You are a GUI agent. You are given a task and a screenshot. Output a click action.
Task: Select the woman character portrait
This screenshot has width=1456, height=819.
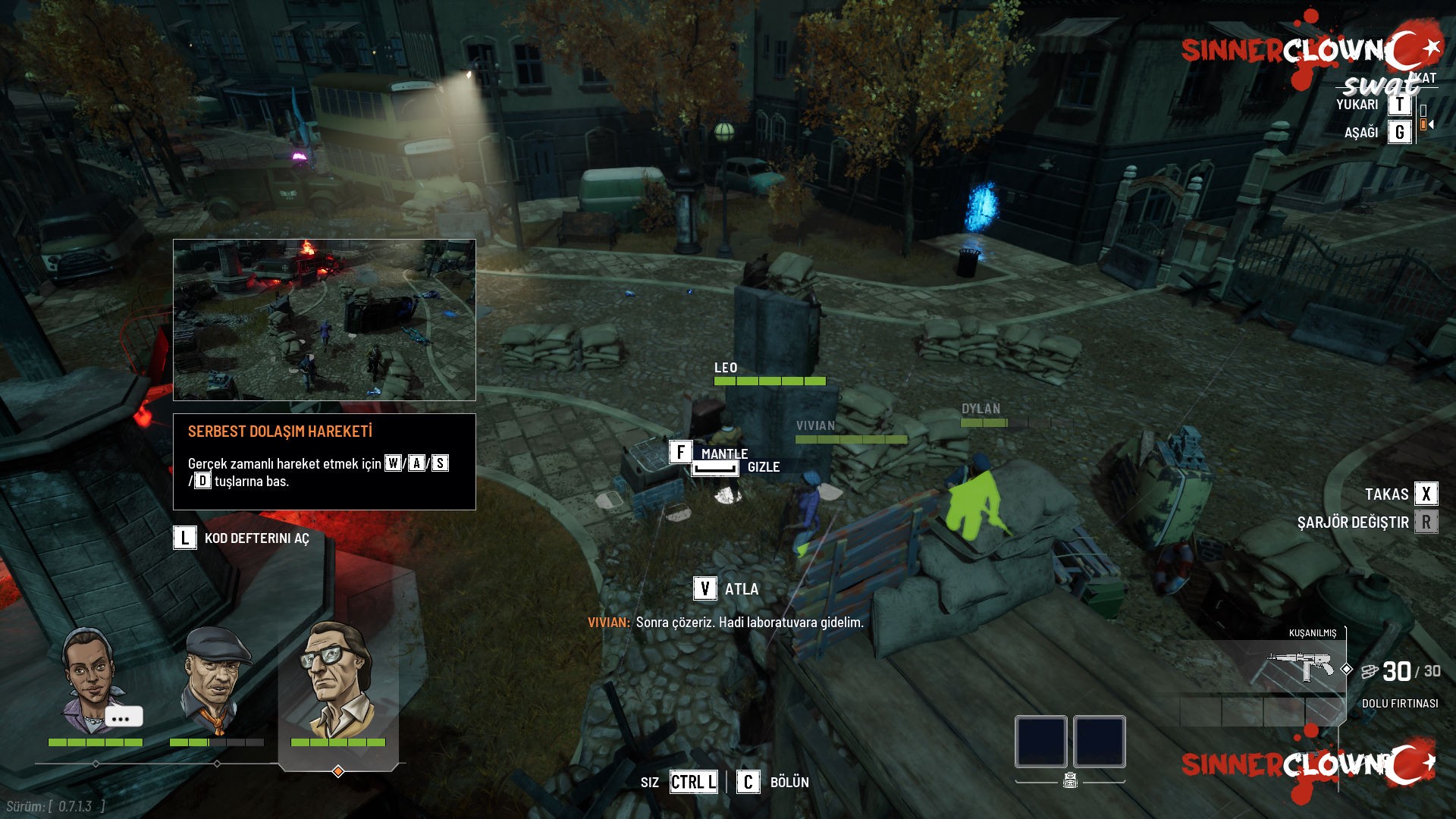point(89,680)
